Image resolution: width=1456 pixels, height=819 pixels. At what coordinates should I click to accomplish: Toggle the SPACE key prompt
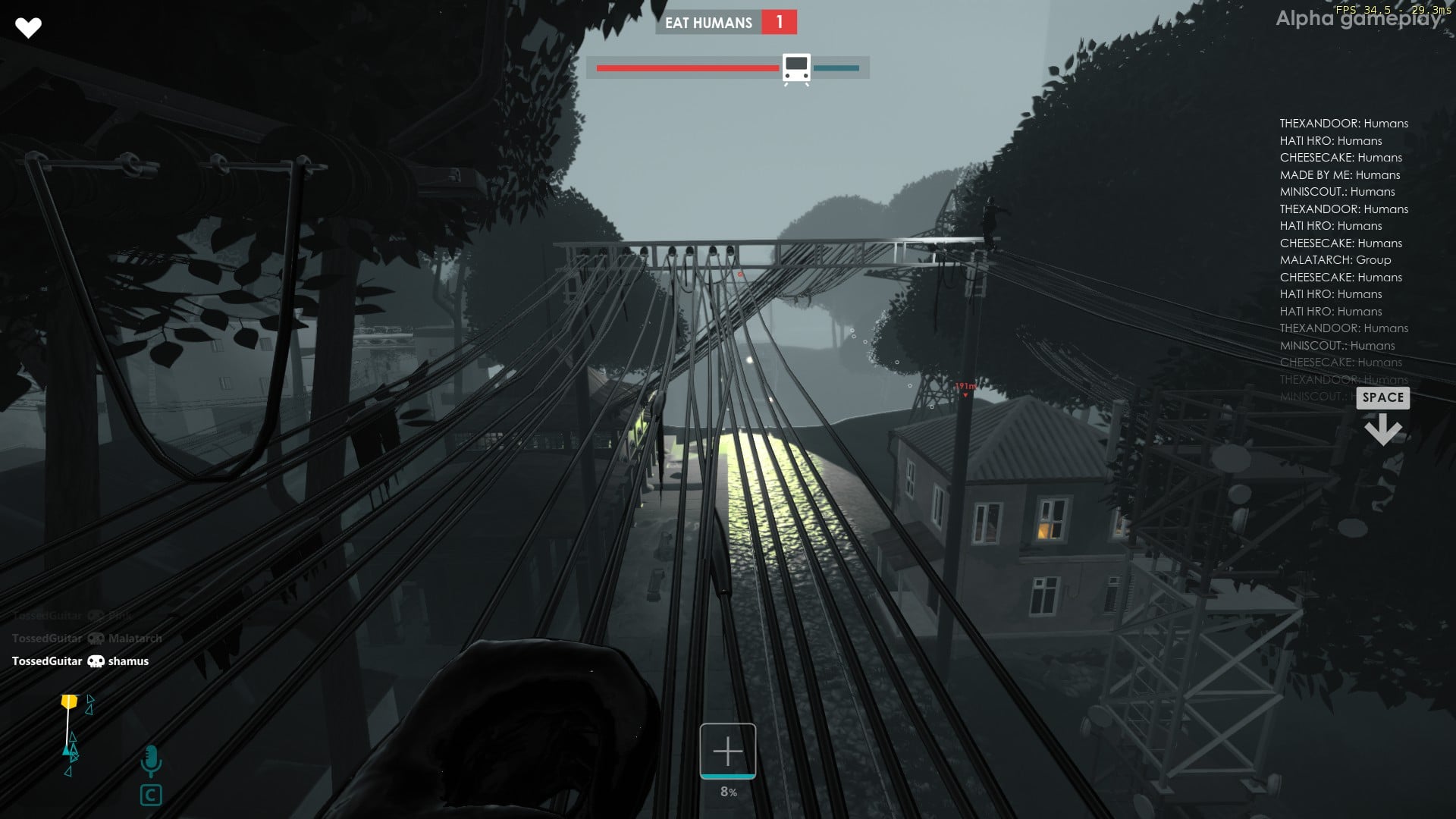coord(1382,397)
